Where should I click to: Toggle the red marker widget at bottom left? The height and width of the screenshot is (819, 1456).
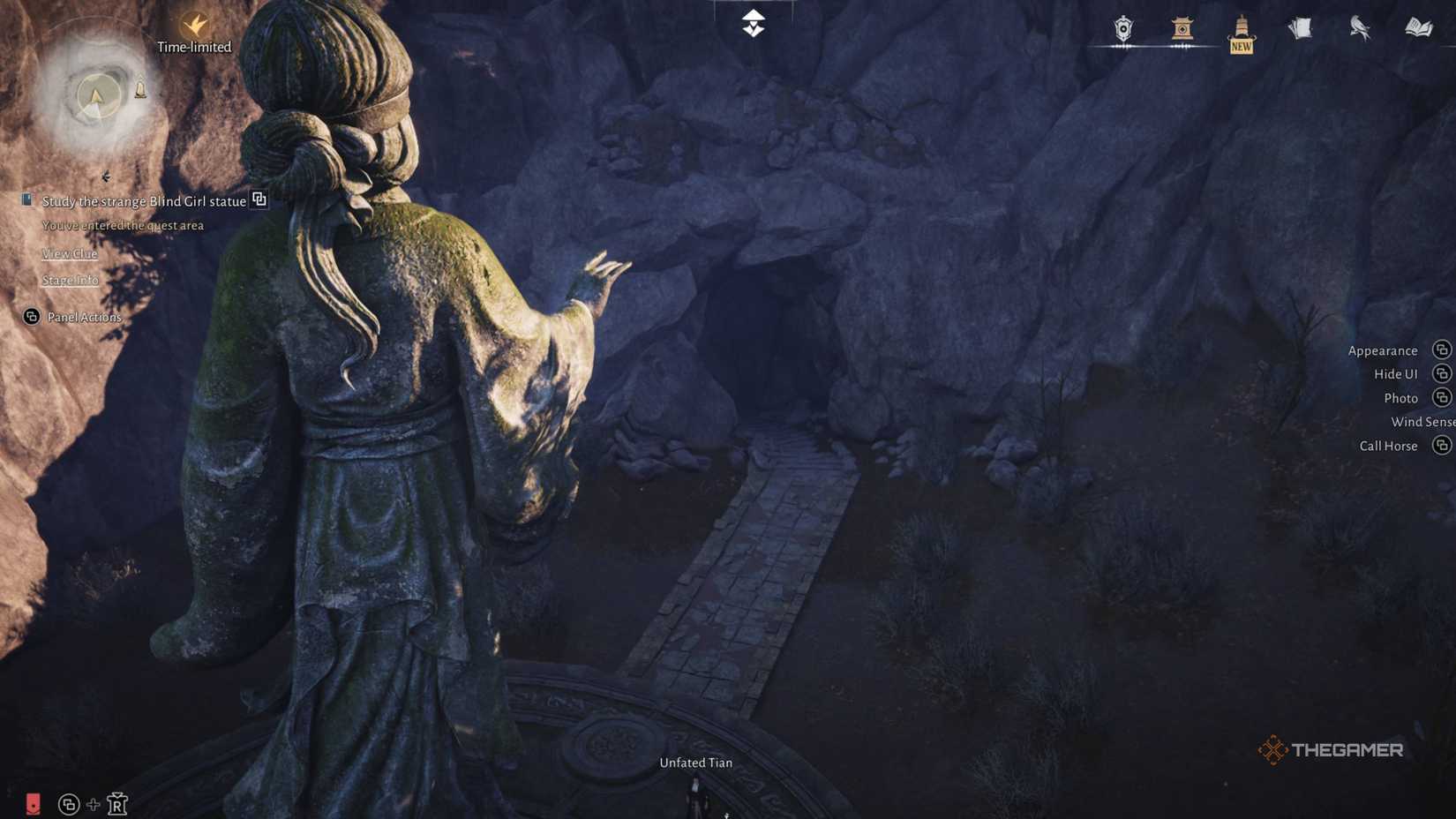33,804
